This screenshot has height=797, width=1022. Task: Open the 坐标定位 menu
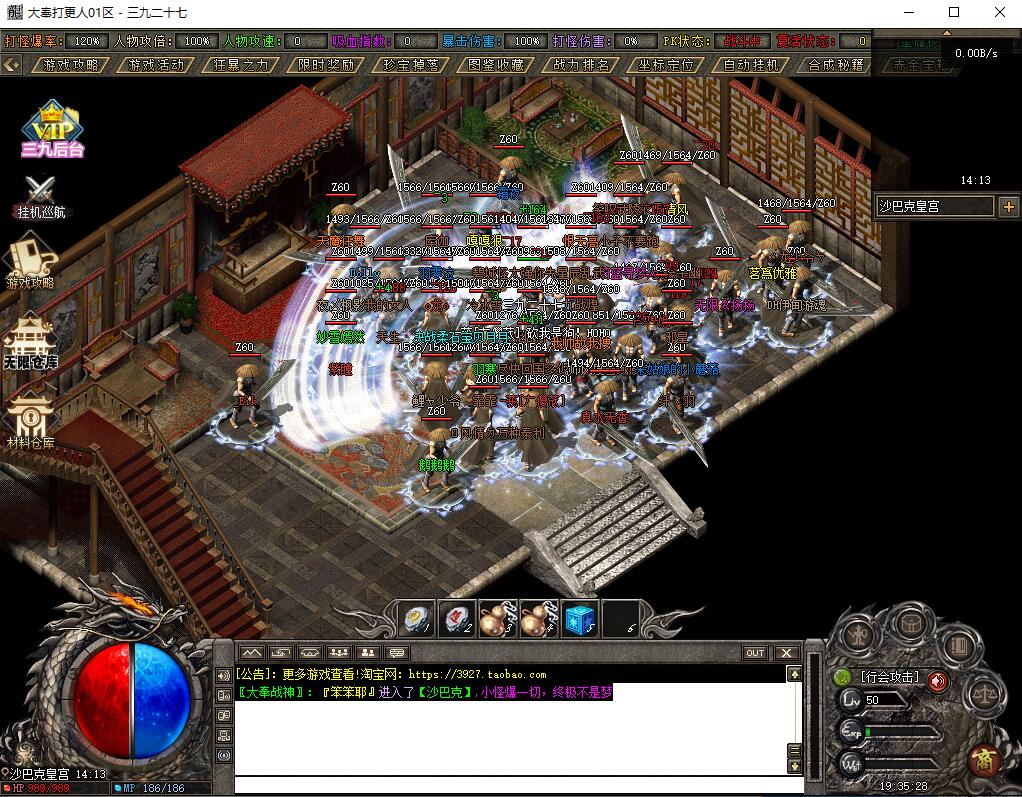(666, 65)
